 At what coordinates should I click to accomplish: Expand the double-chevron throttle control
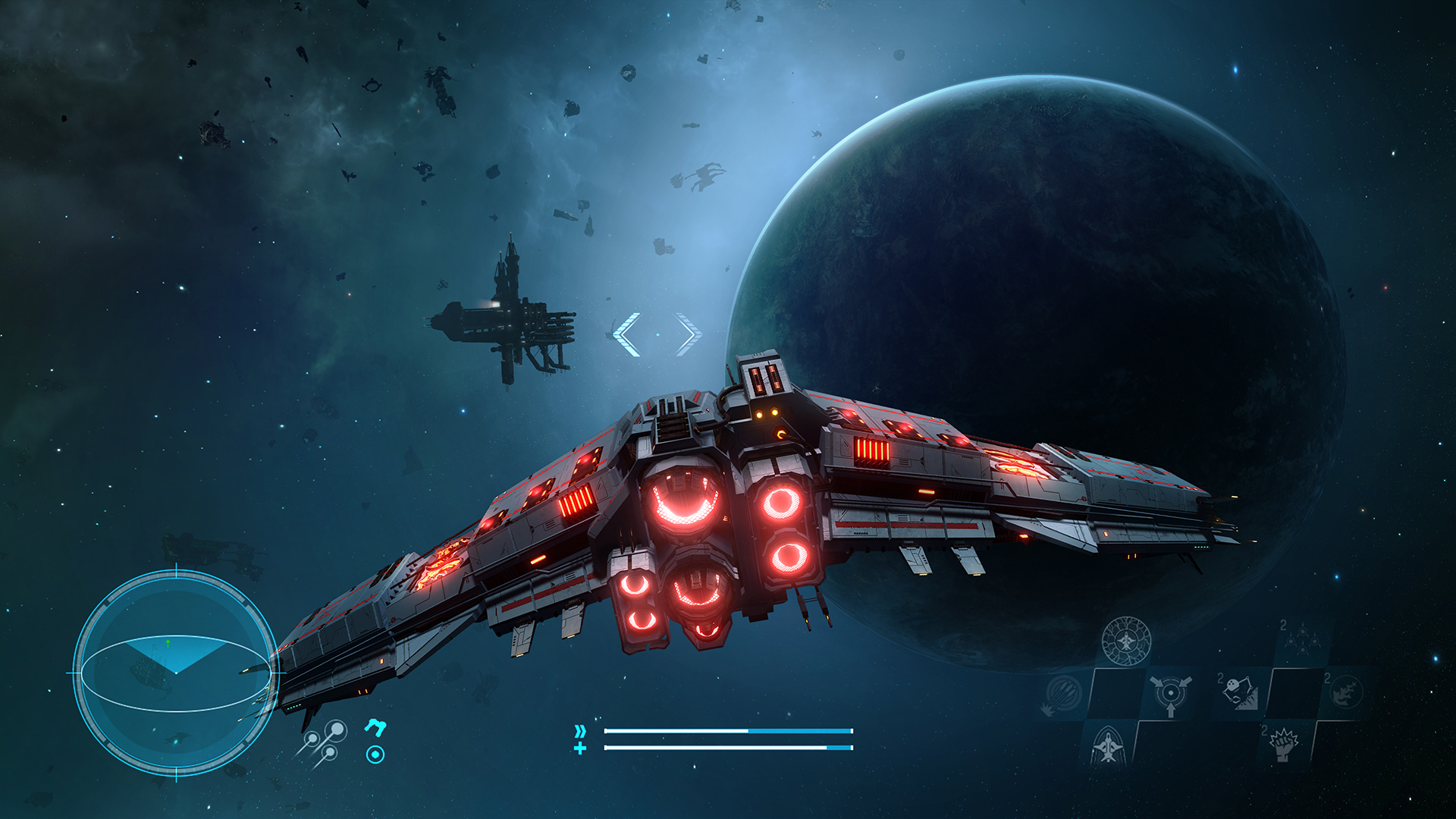581,730
